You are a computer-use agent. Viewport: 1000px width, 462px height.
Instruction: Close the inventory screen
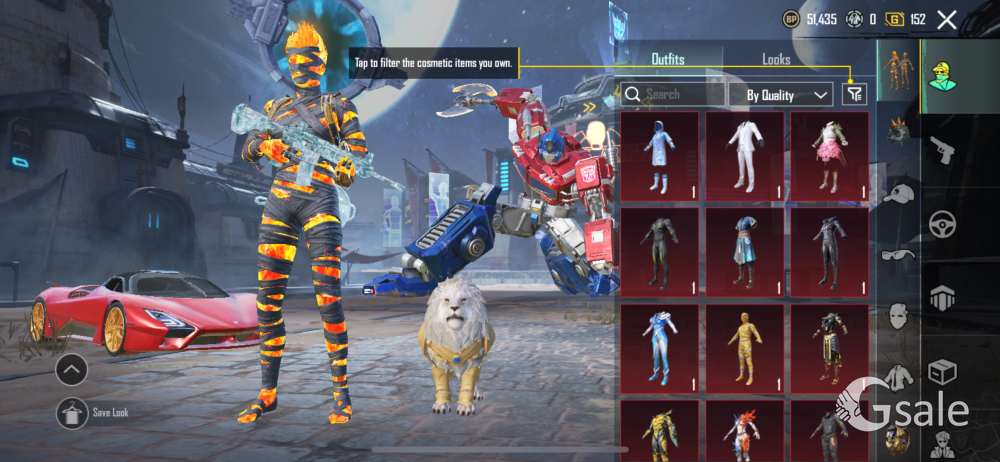(947, 19)
